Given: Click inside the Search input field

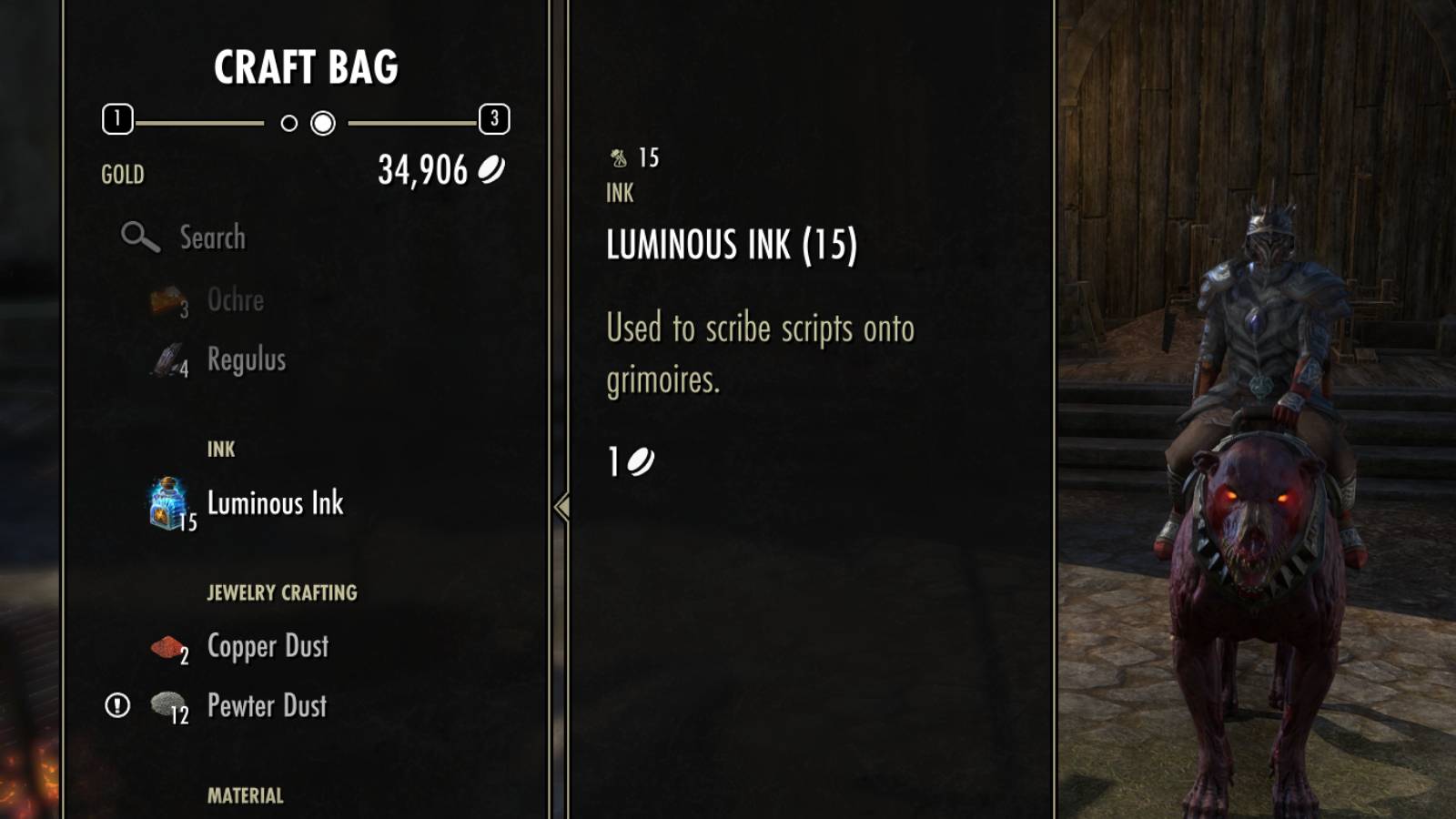Looking at the screenshot, I should click(216, 237).
